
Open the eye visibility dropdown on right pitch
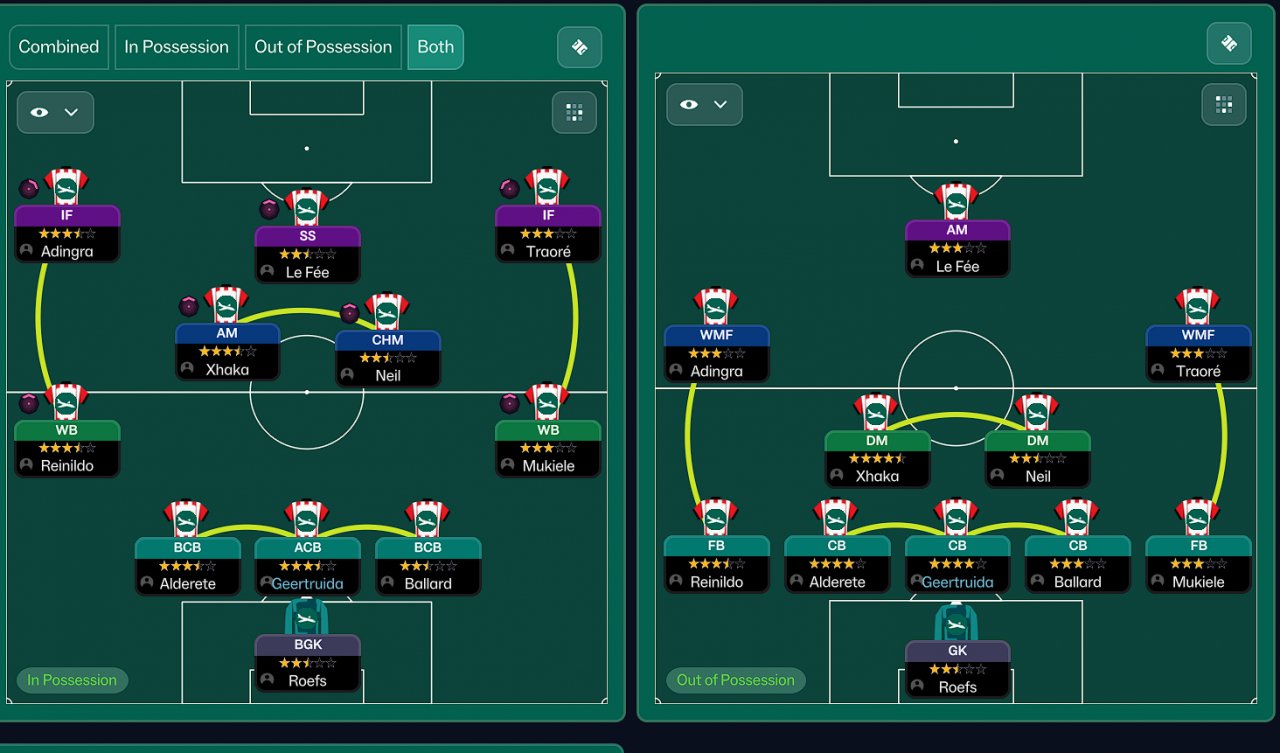[704, 104]
